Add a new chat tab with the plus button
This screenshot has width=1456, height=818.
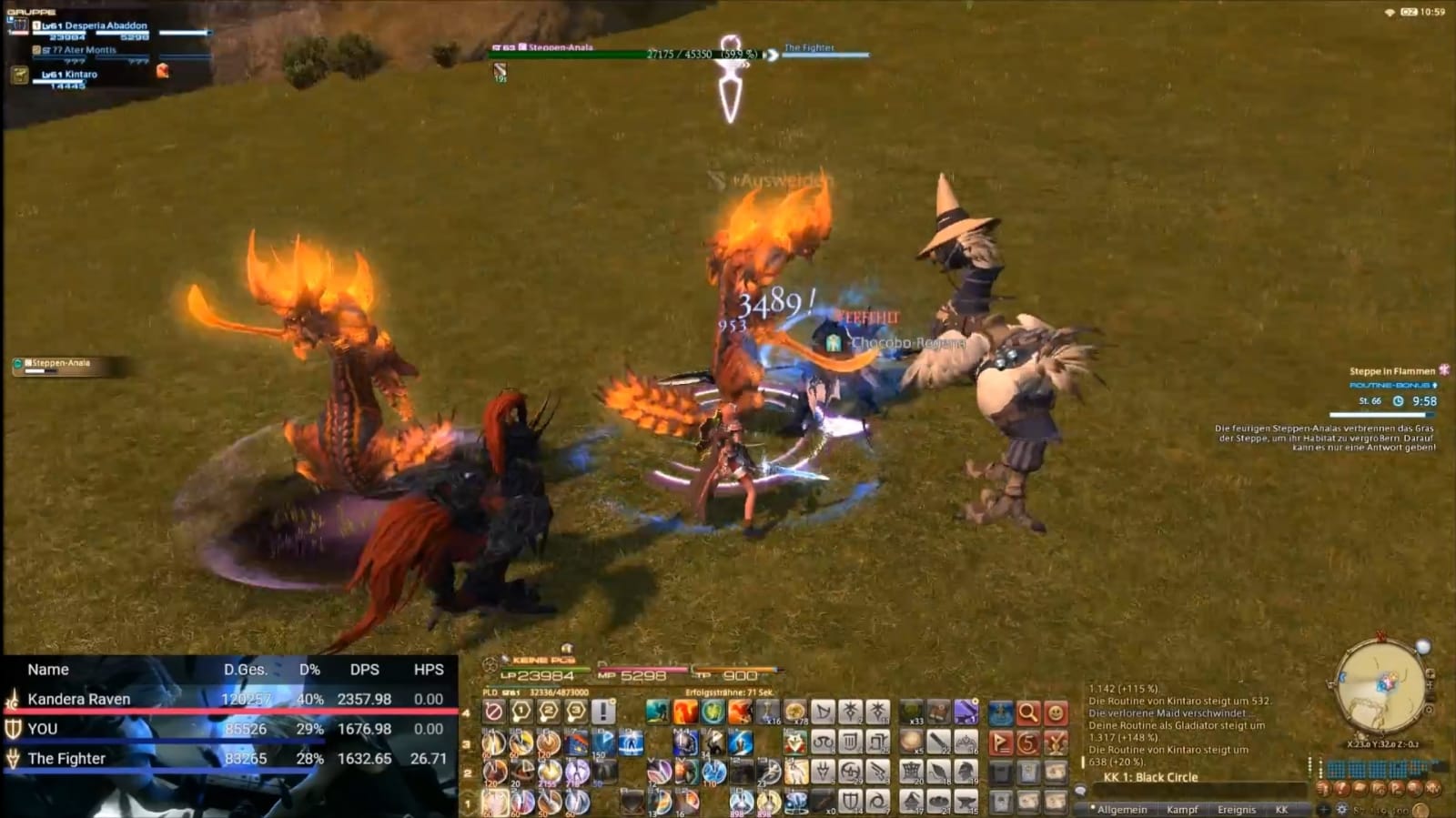(x=1324, y=809)
